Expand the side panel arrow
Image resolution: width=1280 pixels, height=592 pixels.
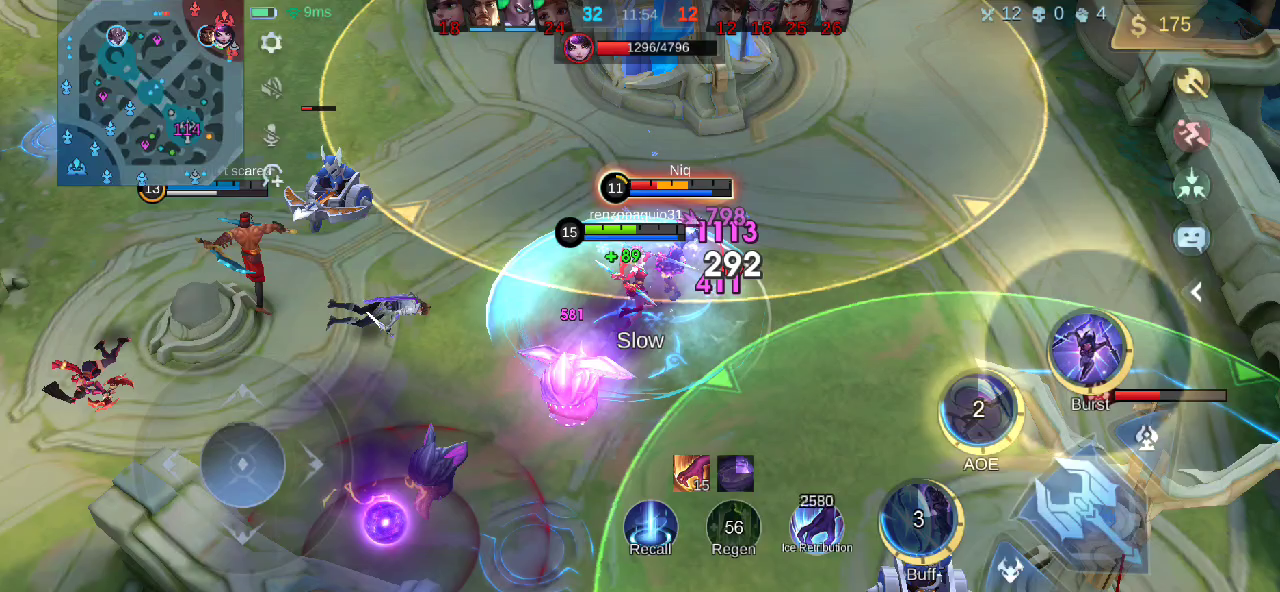point(1196,292)
